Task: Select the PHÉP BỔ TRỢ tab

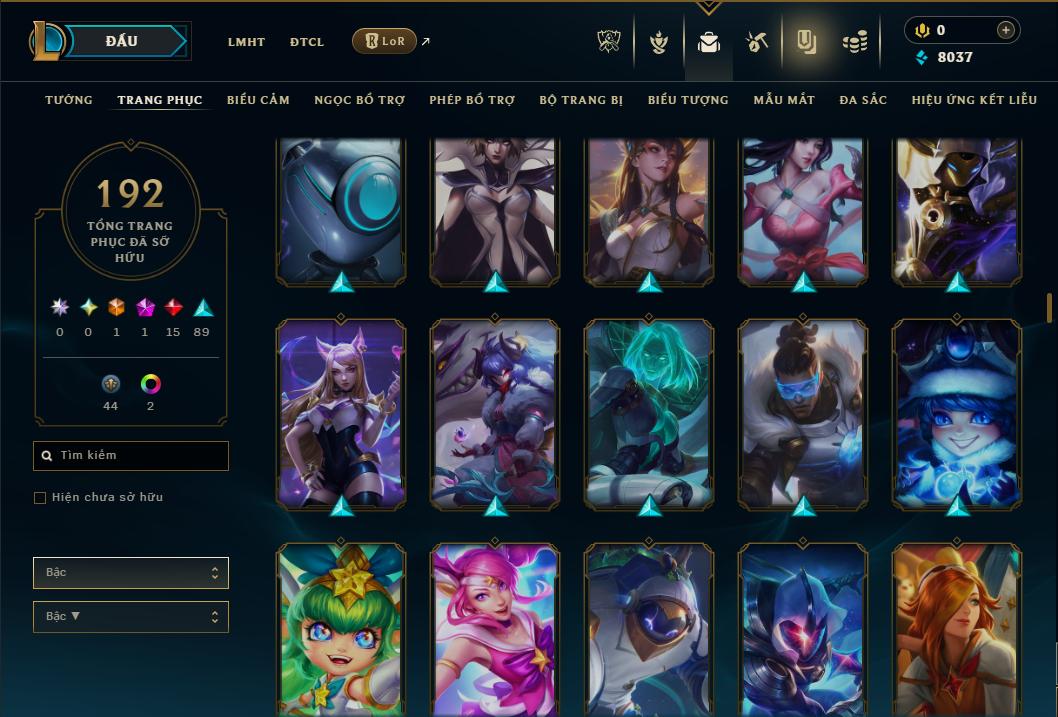Action: 472,100
